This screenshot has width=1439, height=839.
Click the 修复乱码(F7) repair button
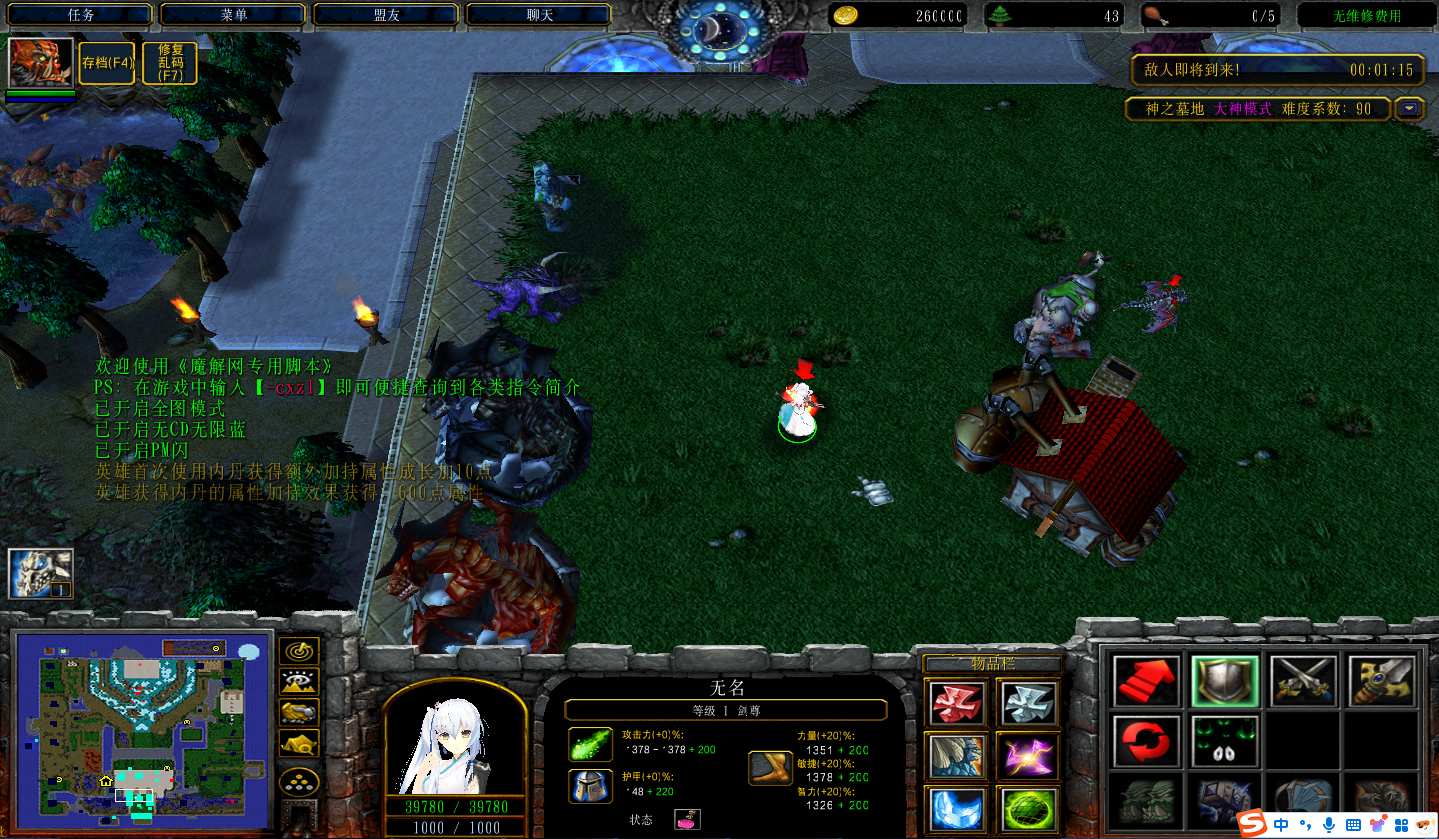click(x=170, y=62)
